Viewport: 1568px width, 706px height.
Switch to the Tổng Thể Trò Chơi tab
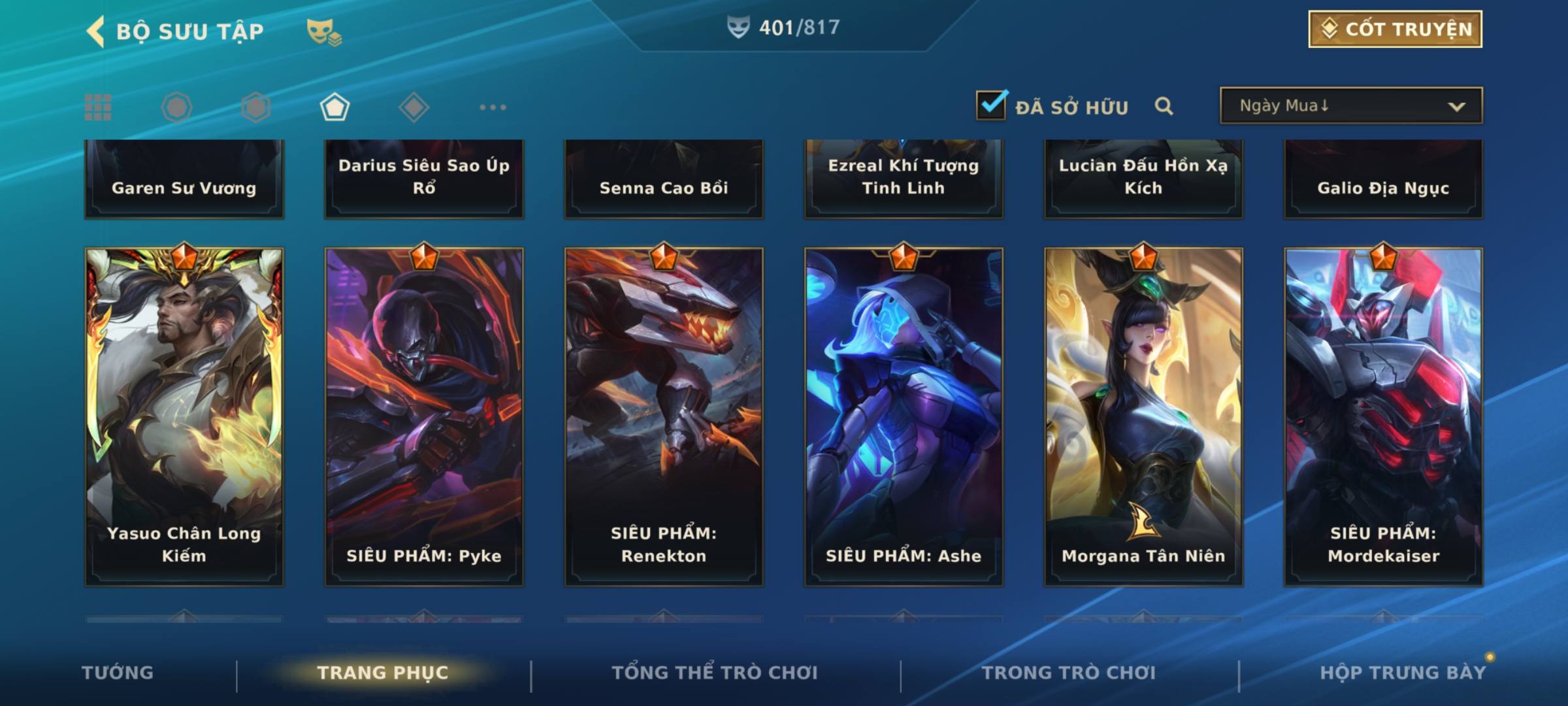[715, 673]
